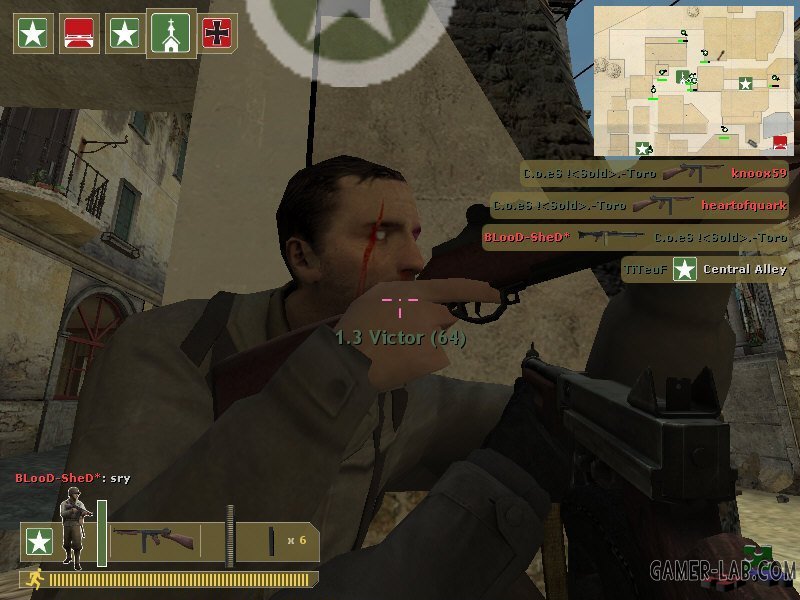Screen dimensions: 800x600
Task: Click the soldier silhouette status icon
Action: click(73, 531)
